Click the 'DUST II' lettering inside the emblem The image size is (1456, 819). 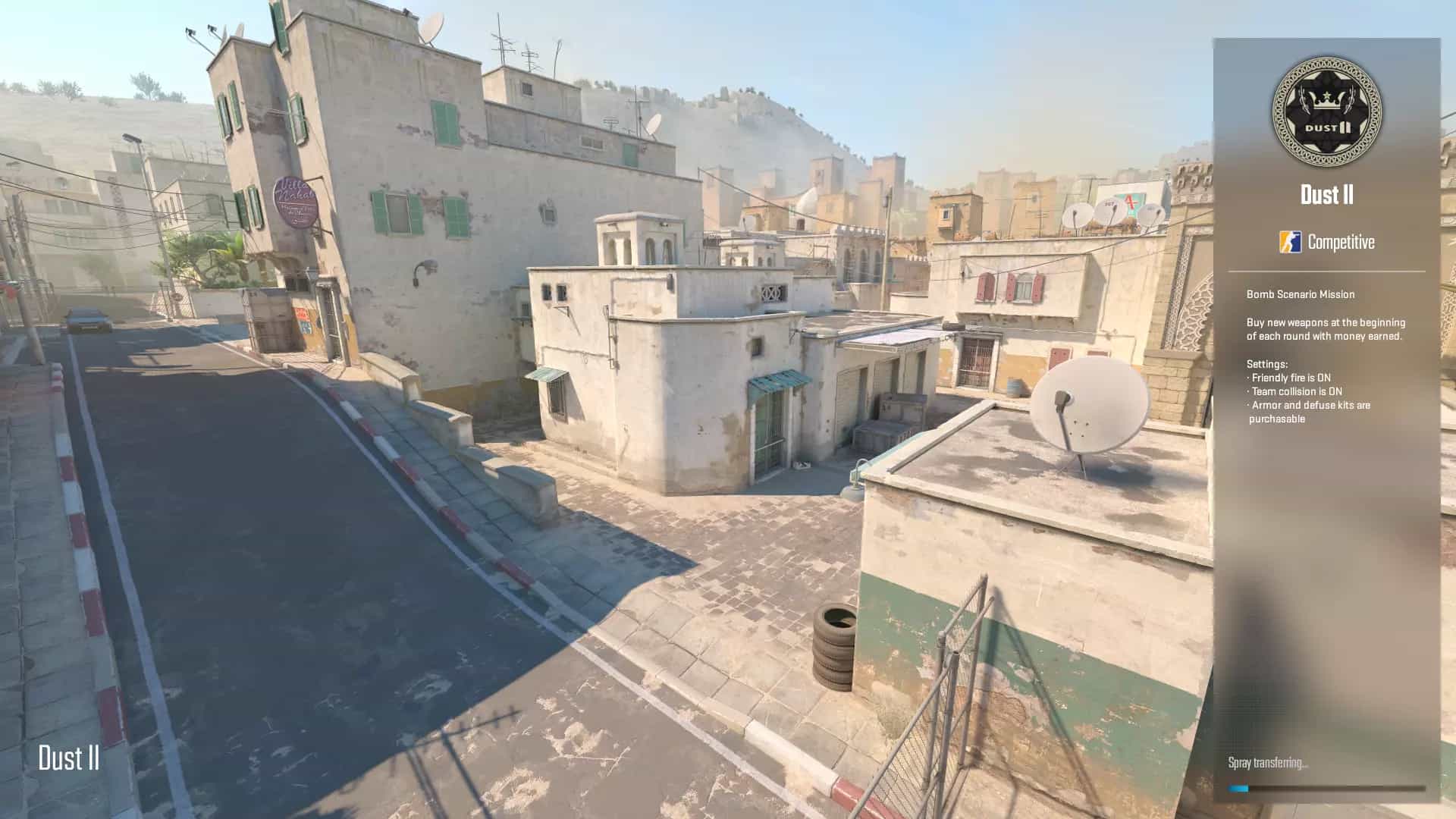(x=1327, y=127)
